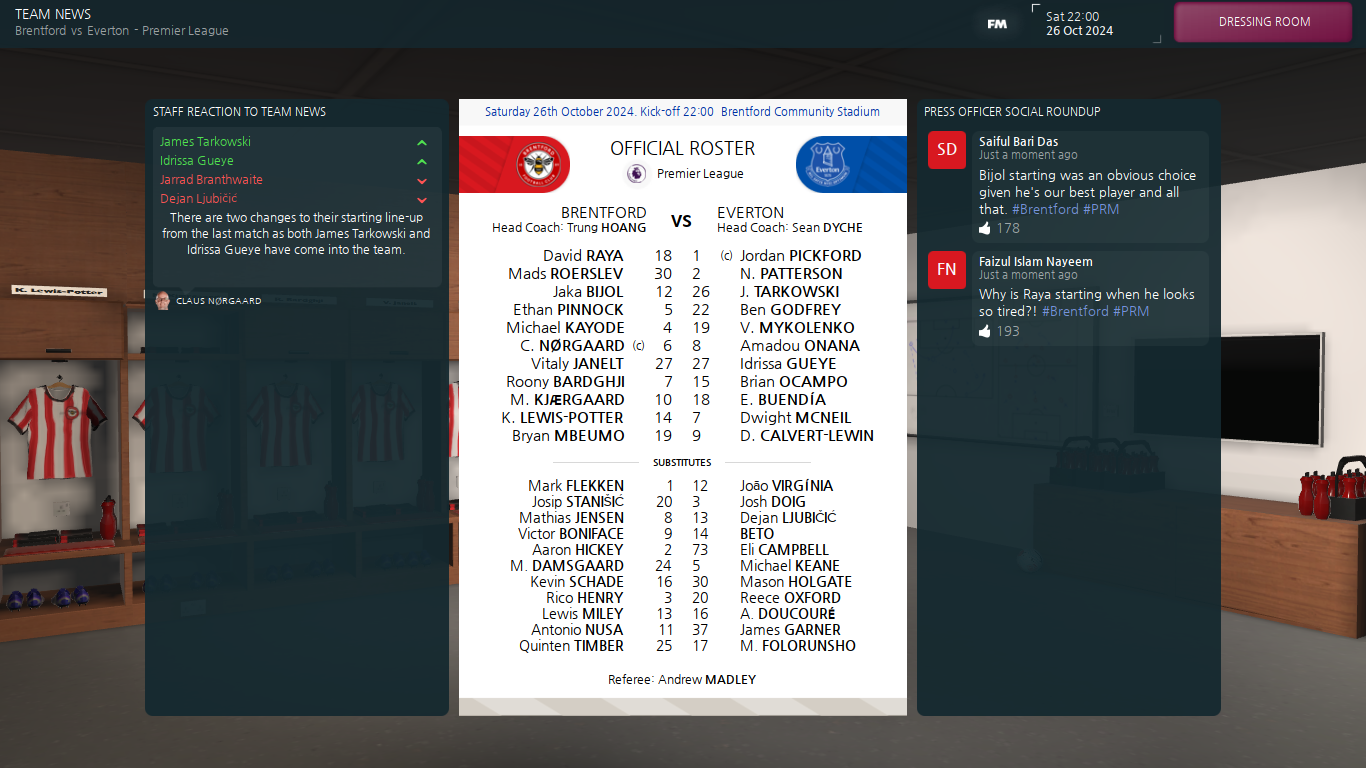Select Idrissa Gueye in staff reaction list

[x=197, y=161]
